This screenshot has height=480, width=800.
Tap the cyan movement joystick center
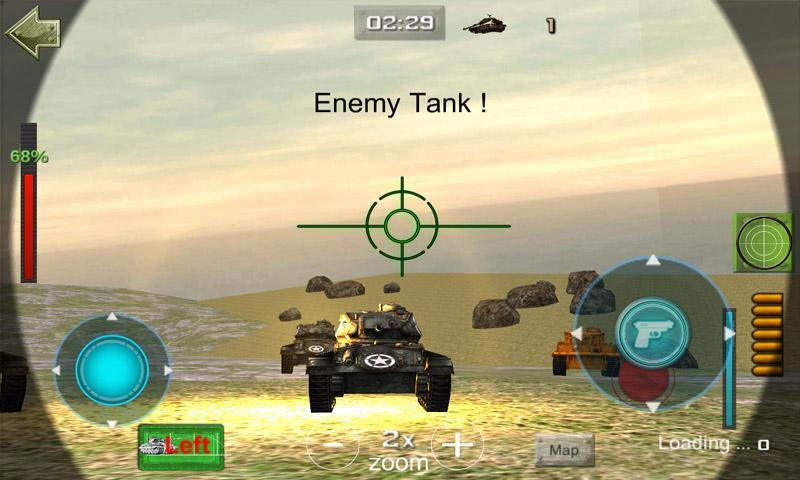(x=112, y=370)
